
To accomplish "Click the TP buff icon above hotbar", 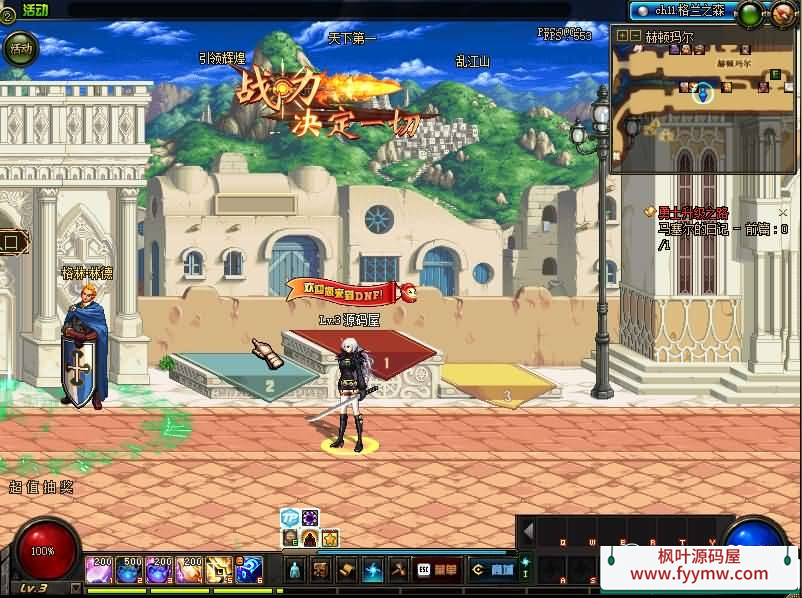I will [x=289, y=517].
